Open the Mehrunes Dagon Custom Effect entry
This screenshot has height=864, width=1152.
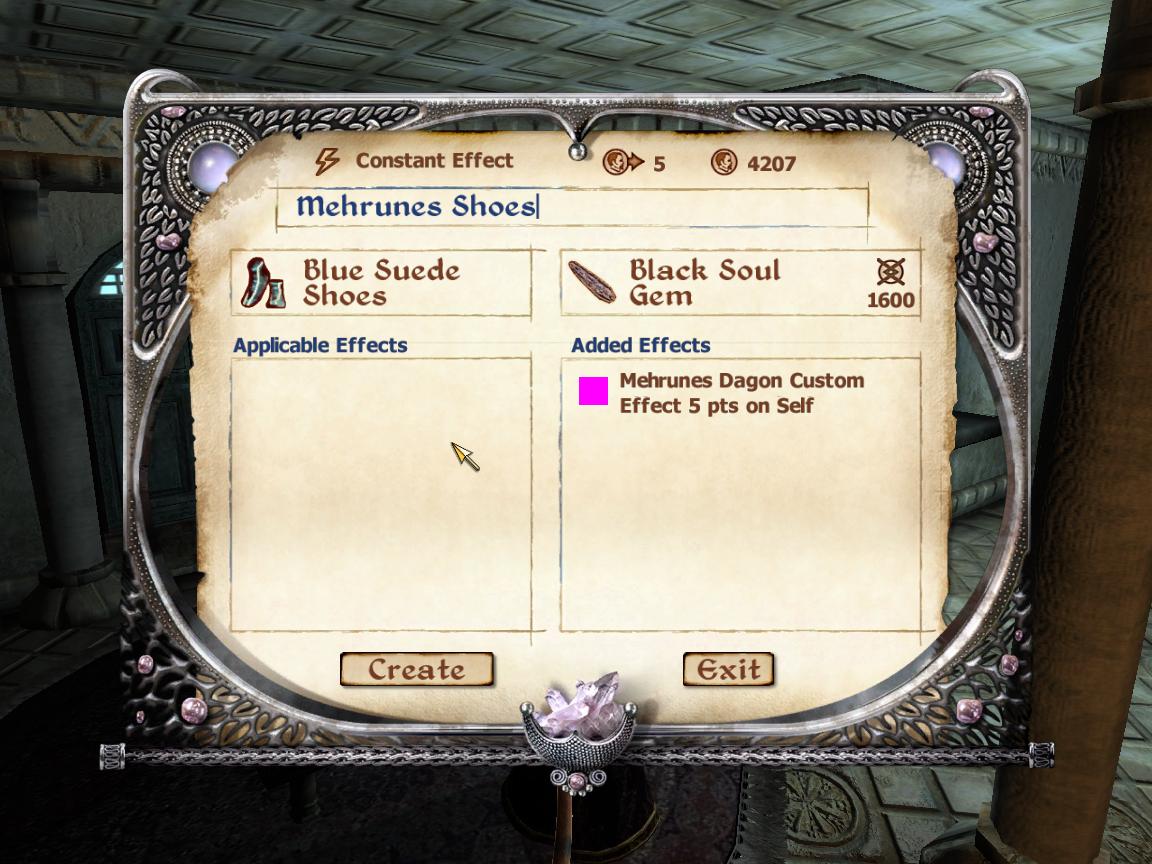tap(740, 393)
